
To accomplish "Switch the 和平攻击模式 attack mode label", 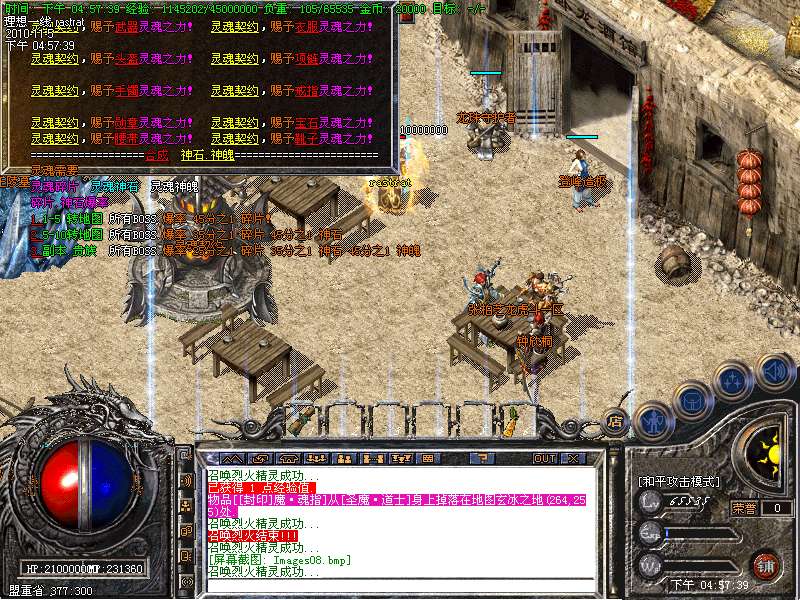I will (x=679, y=482).
